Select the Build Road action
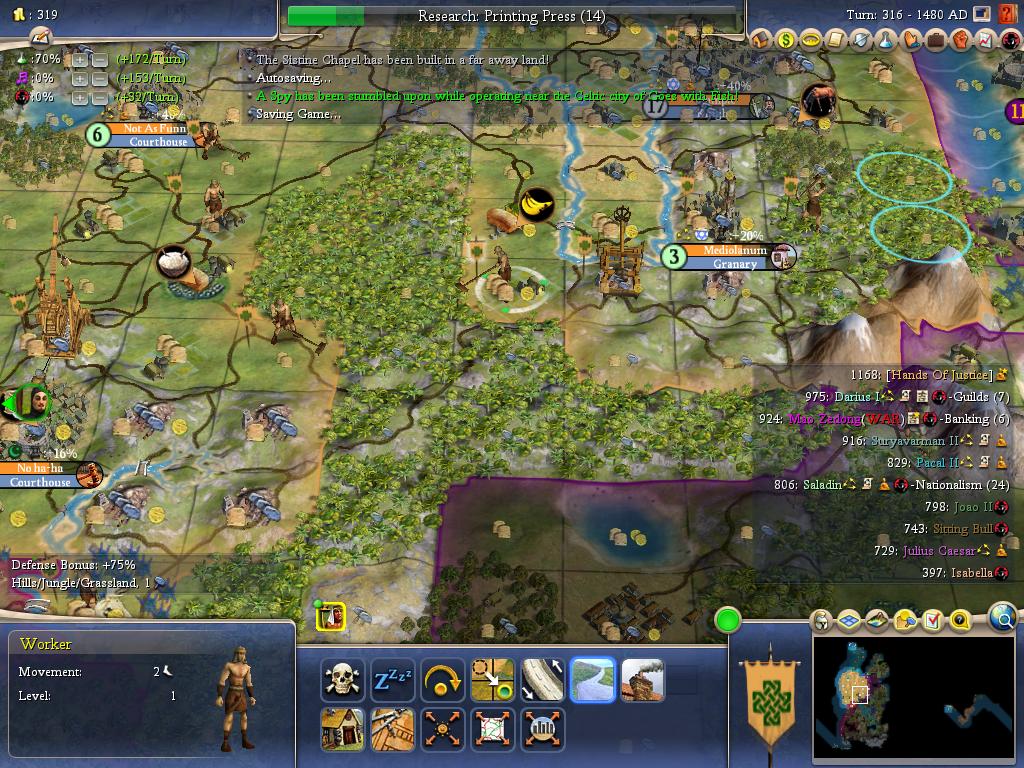 [x=543, y=680]
